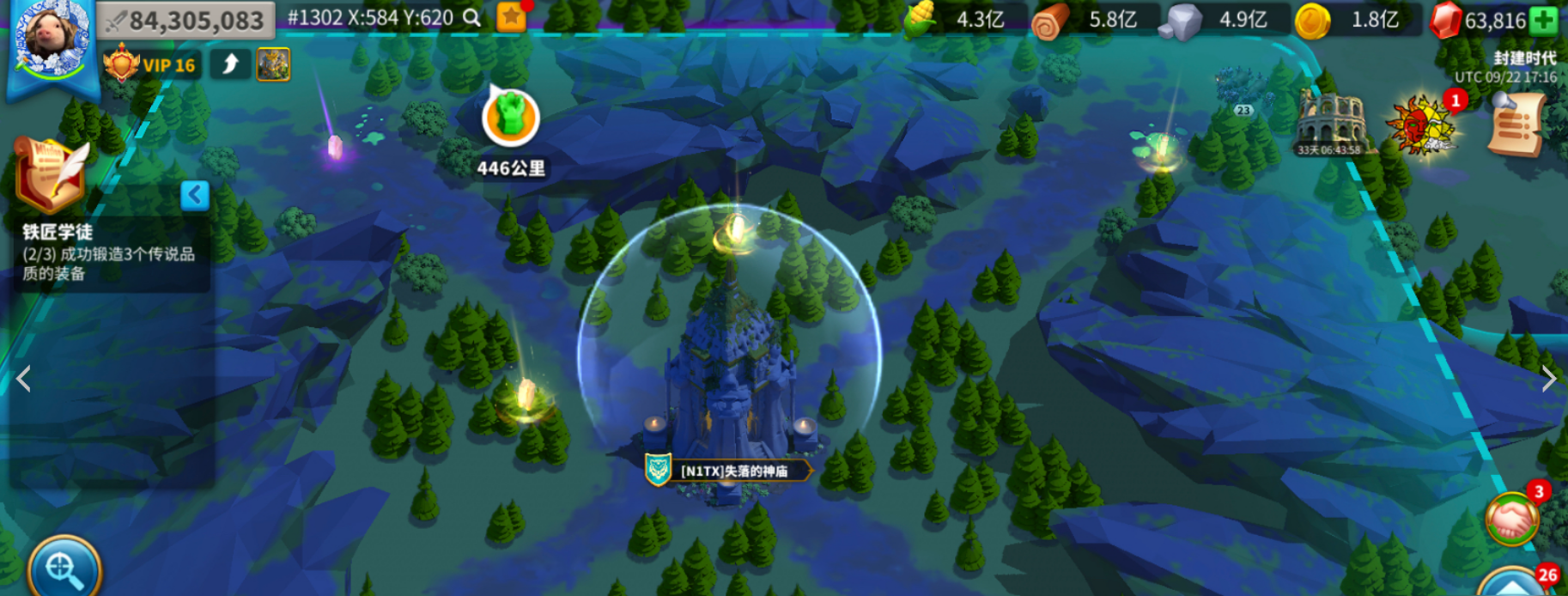Open the scroll notes icon
Viewport: 1568px width, 596px height.
1518,126
